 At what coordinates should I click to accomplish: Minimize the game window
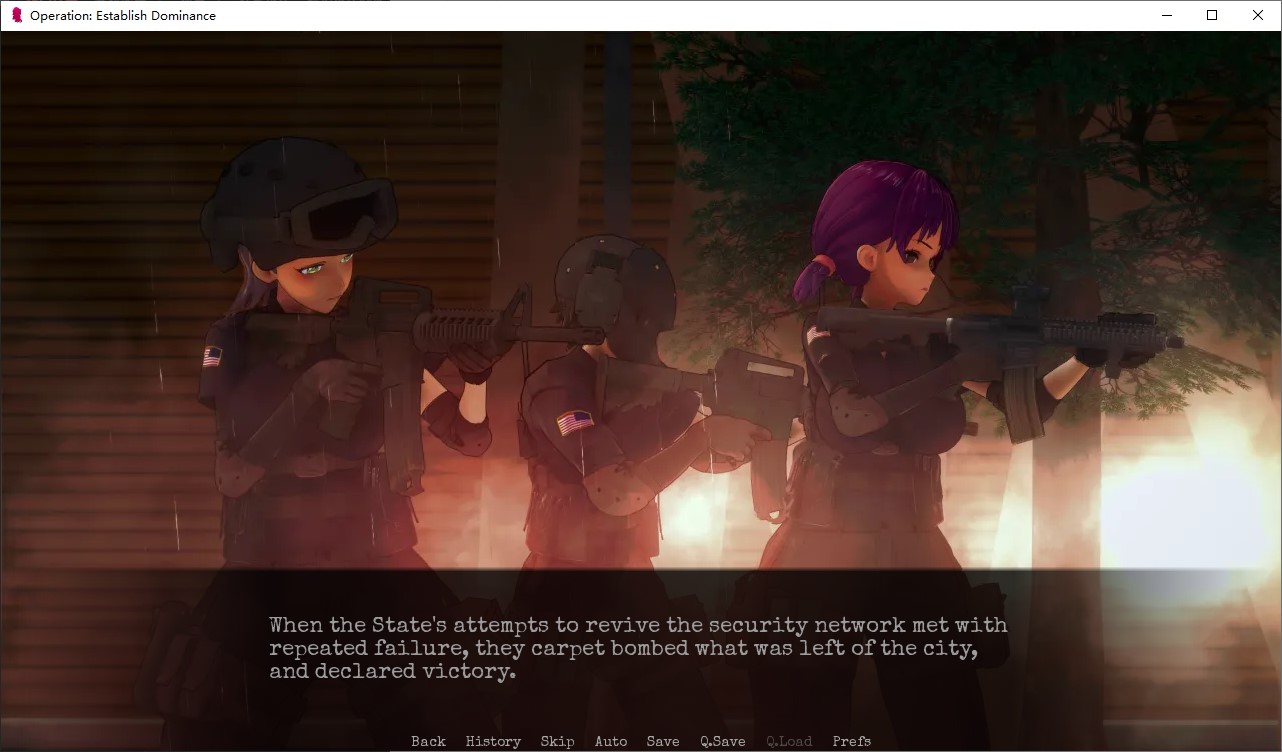[x=1166, y=15]
